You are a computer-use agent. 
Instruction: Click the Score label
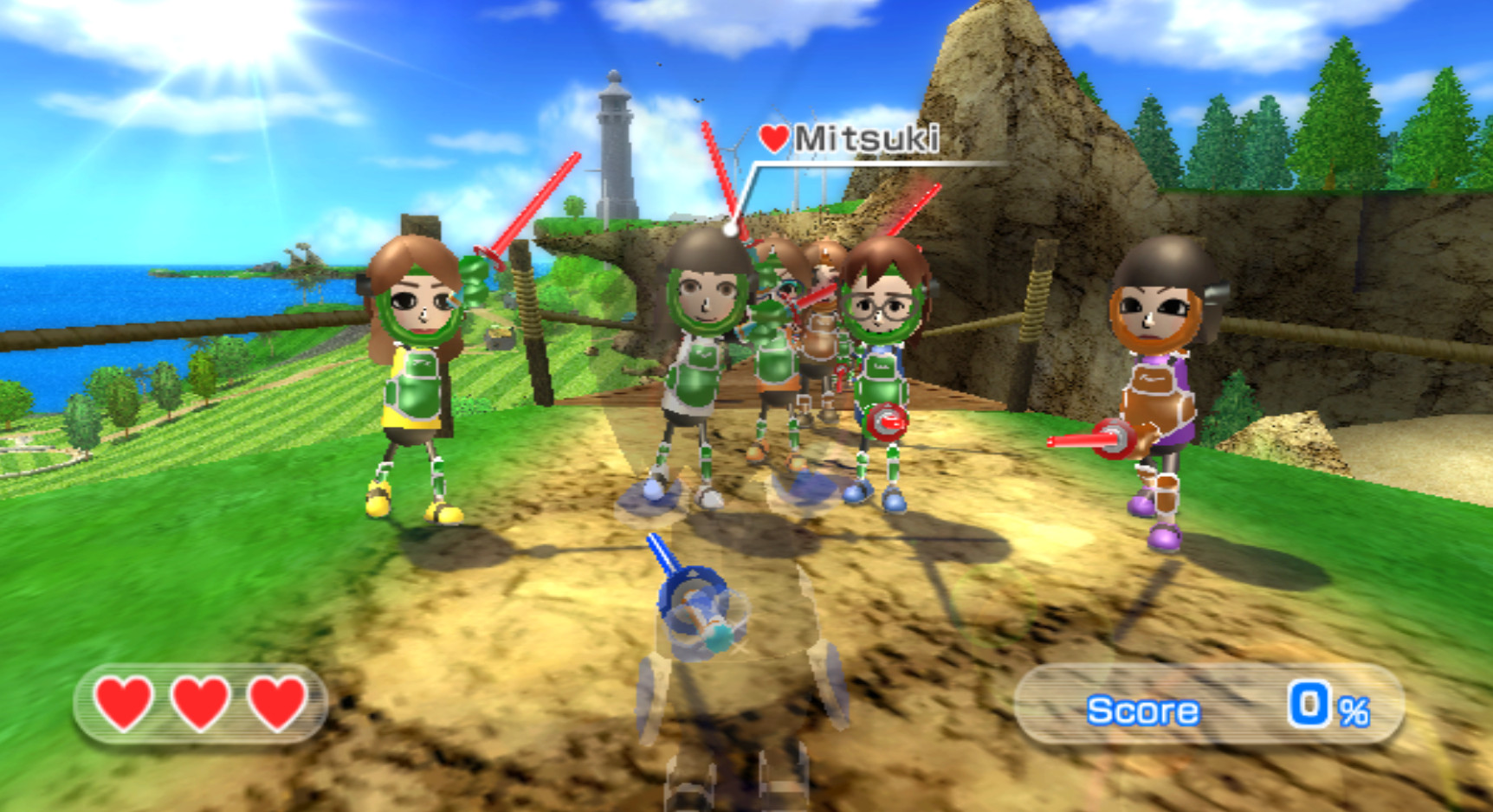(x=1142, y=710)
